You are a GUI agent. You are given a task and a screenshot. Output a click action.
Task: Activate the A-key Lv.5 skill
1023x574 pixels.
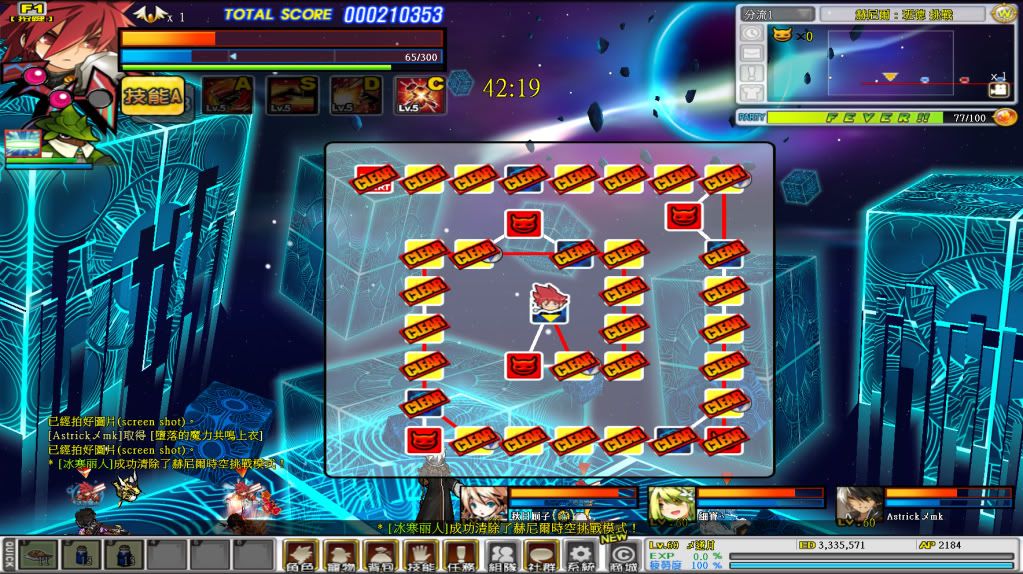pos(226,95)
